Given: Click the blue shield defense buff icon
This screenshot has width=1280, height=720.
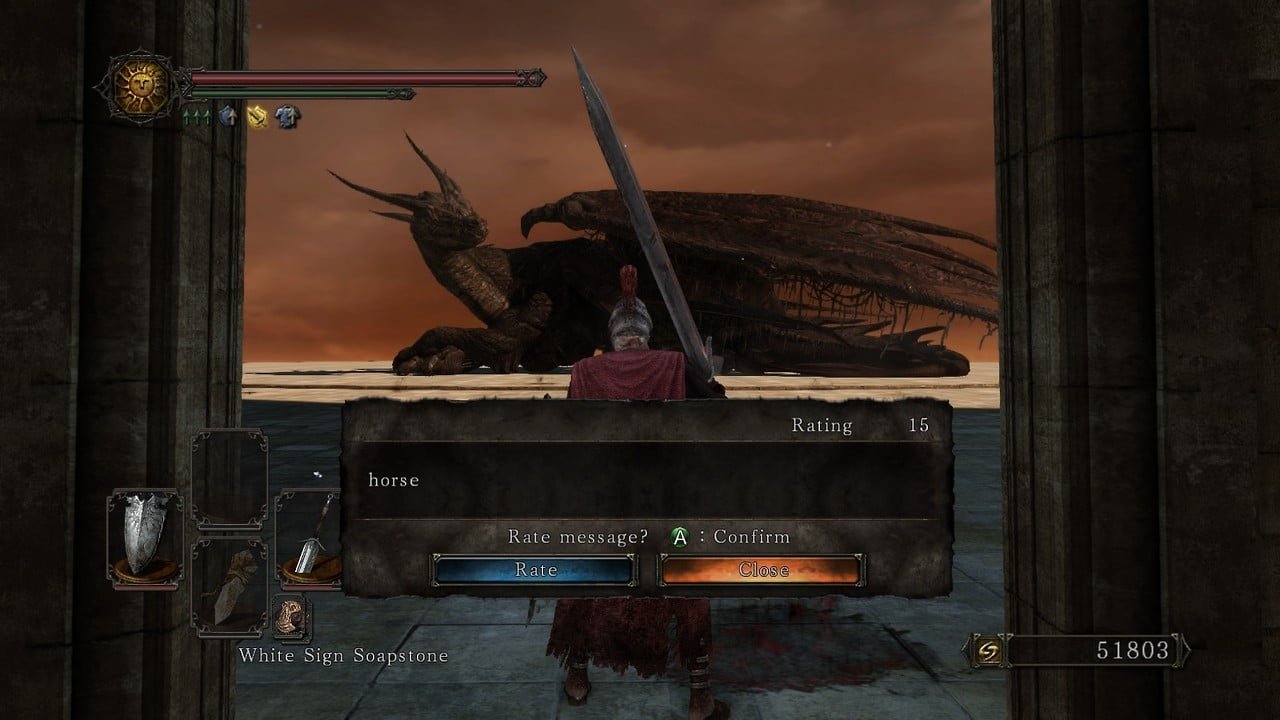Looking at the screenshot, I should click(229, 117).
